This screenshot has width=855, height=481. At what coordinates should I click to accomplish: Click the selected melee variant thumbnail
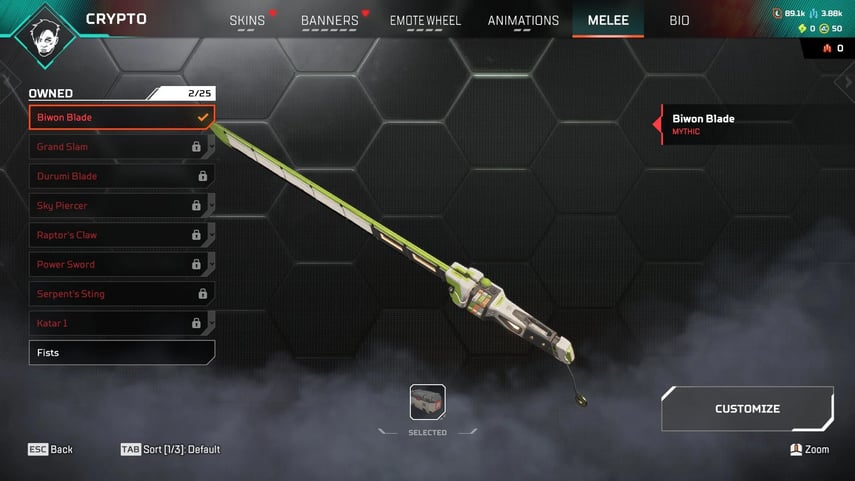[427, 402]
